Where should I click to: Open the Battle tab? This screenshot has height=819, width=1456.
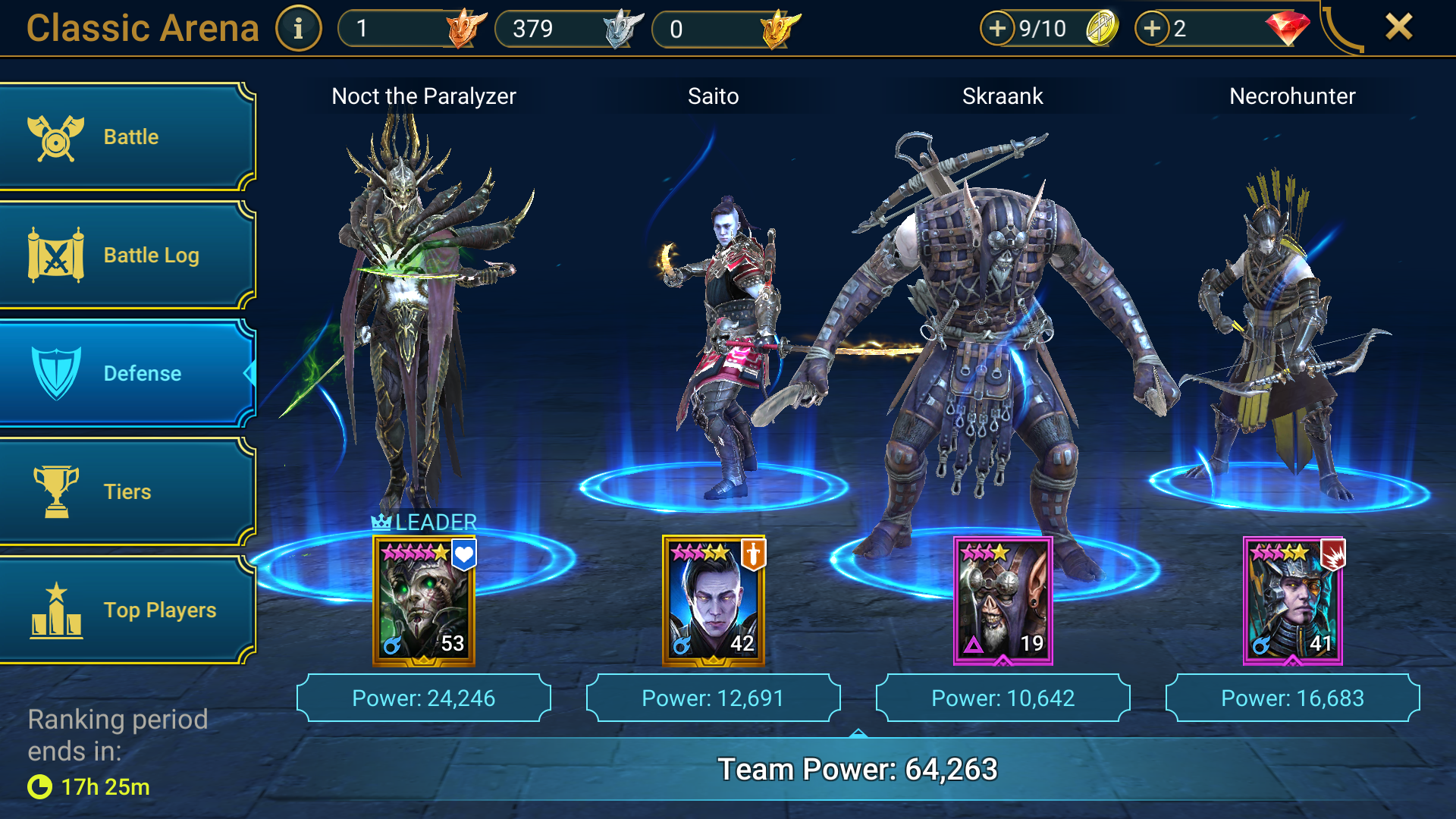click(x=127, y=137)
